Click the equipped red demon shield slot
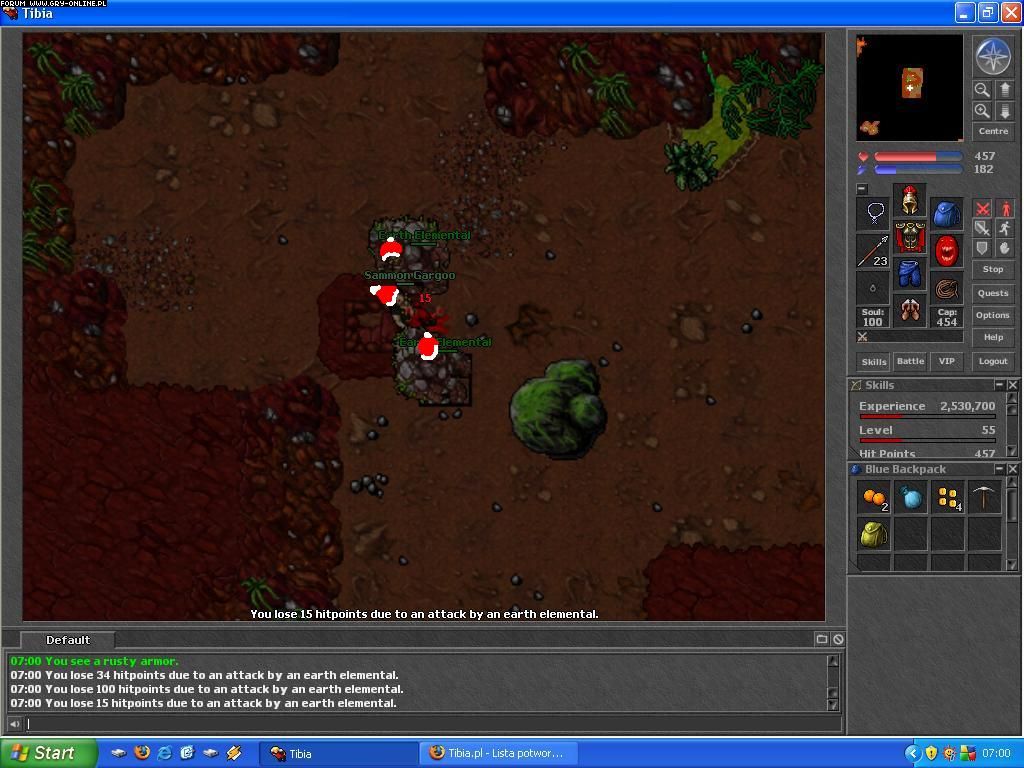 pos(946,251)
